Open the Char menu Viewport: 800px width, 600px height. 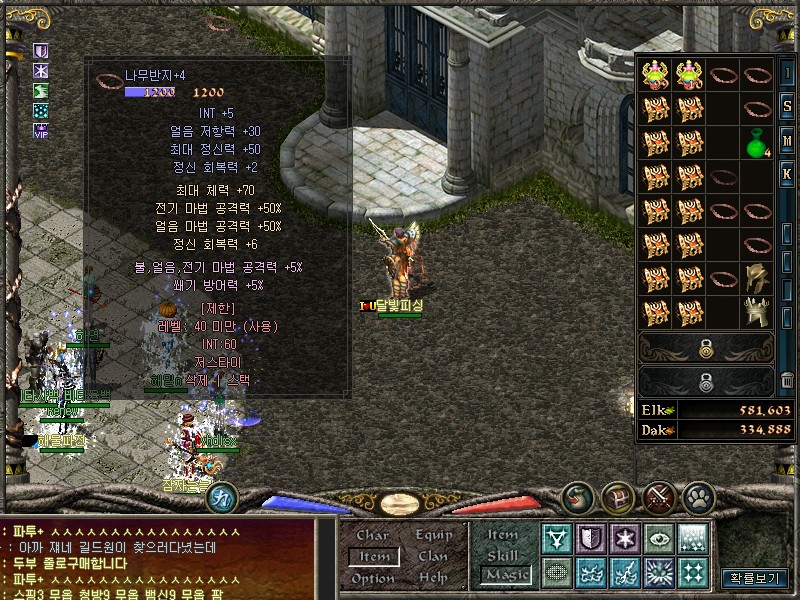coord(373,535)
